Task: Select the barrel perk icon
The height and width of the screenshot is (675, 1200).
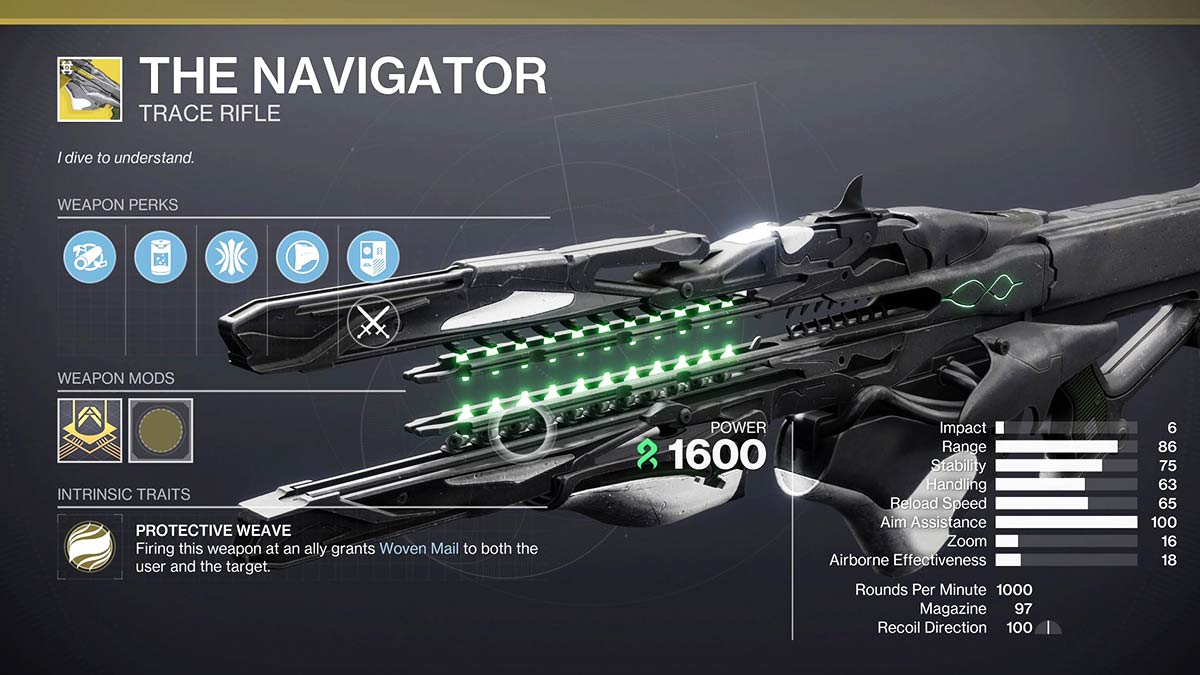Action: coord(90,257)
